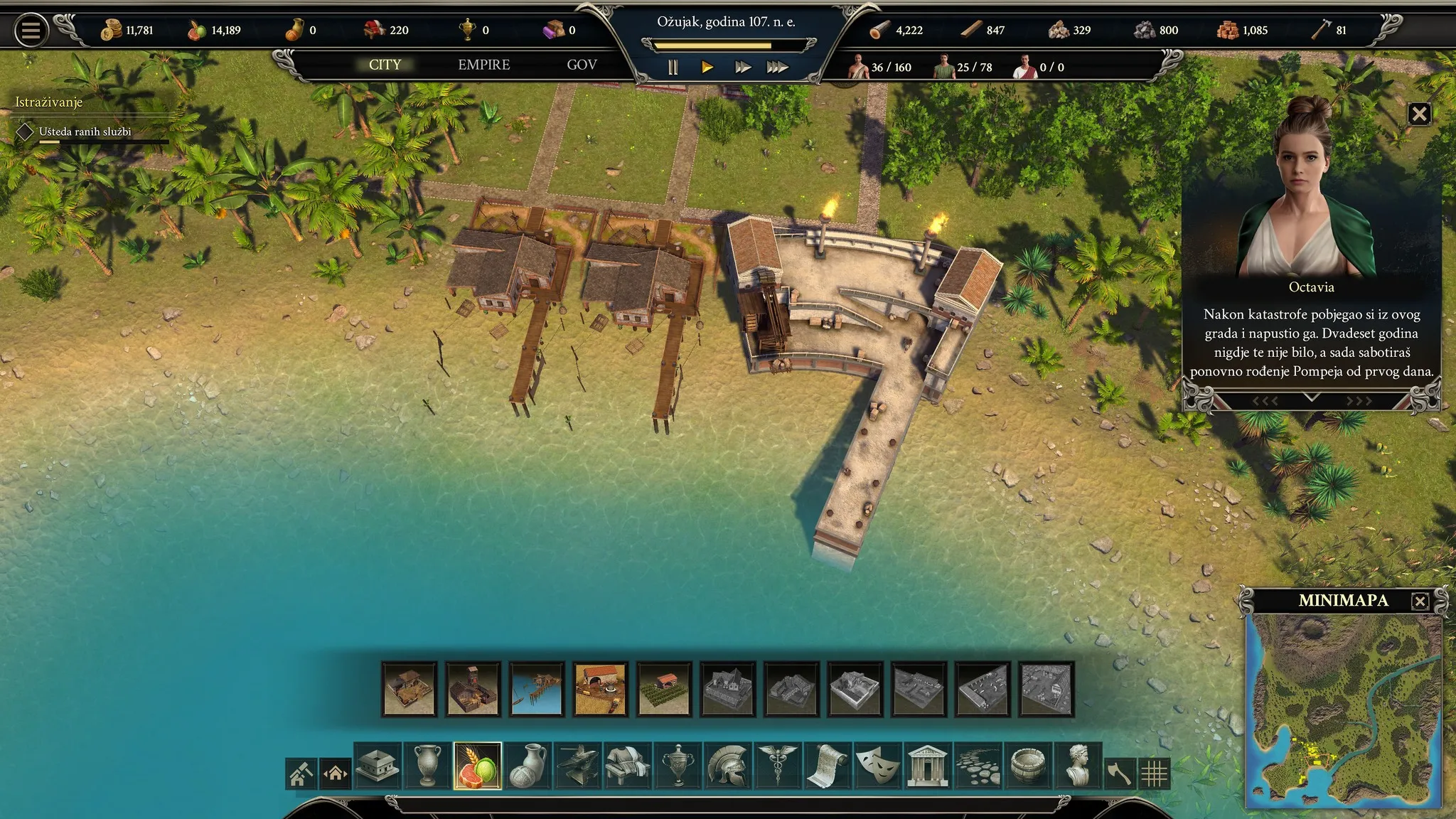
Task: Set the fastest triple-arrow game speed
Action: (777, 68)
